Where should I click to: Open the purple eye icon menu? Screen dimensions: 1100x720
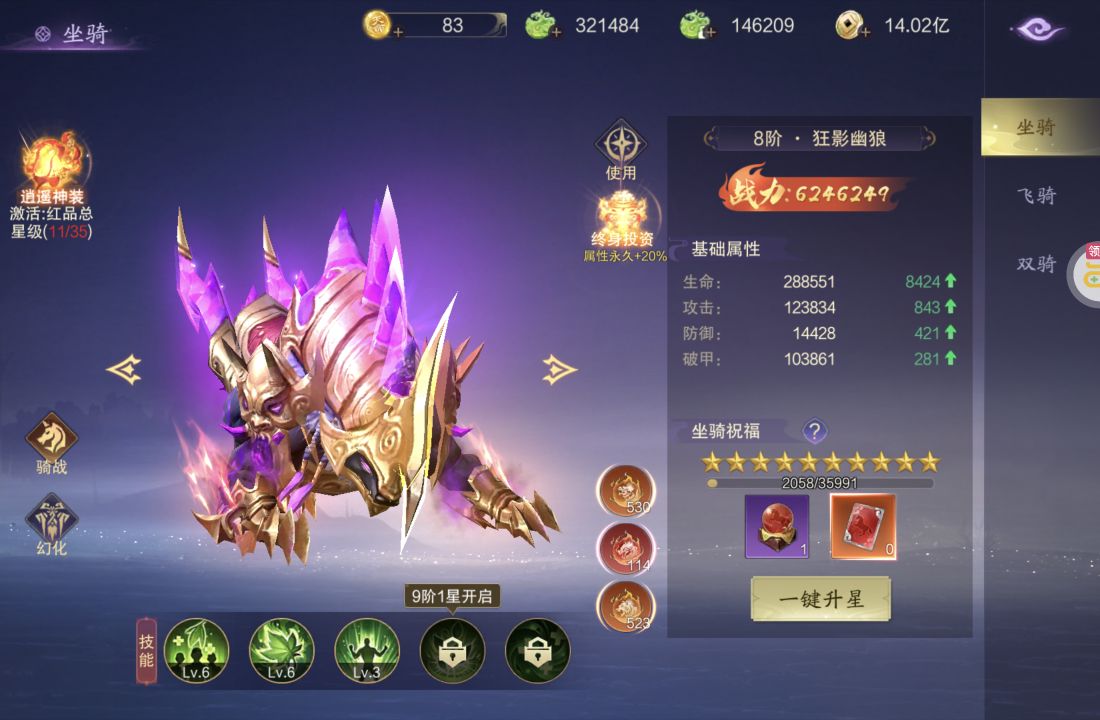pyautogui.click(x=1038, y=30)
